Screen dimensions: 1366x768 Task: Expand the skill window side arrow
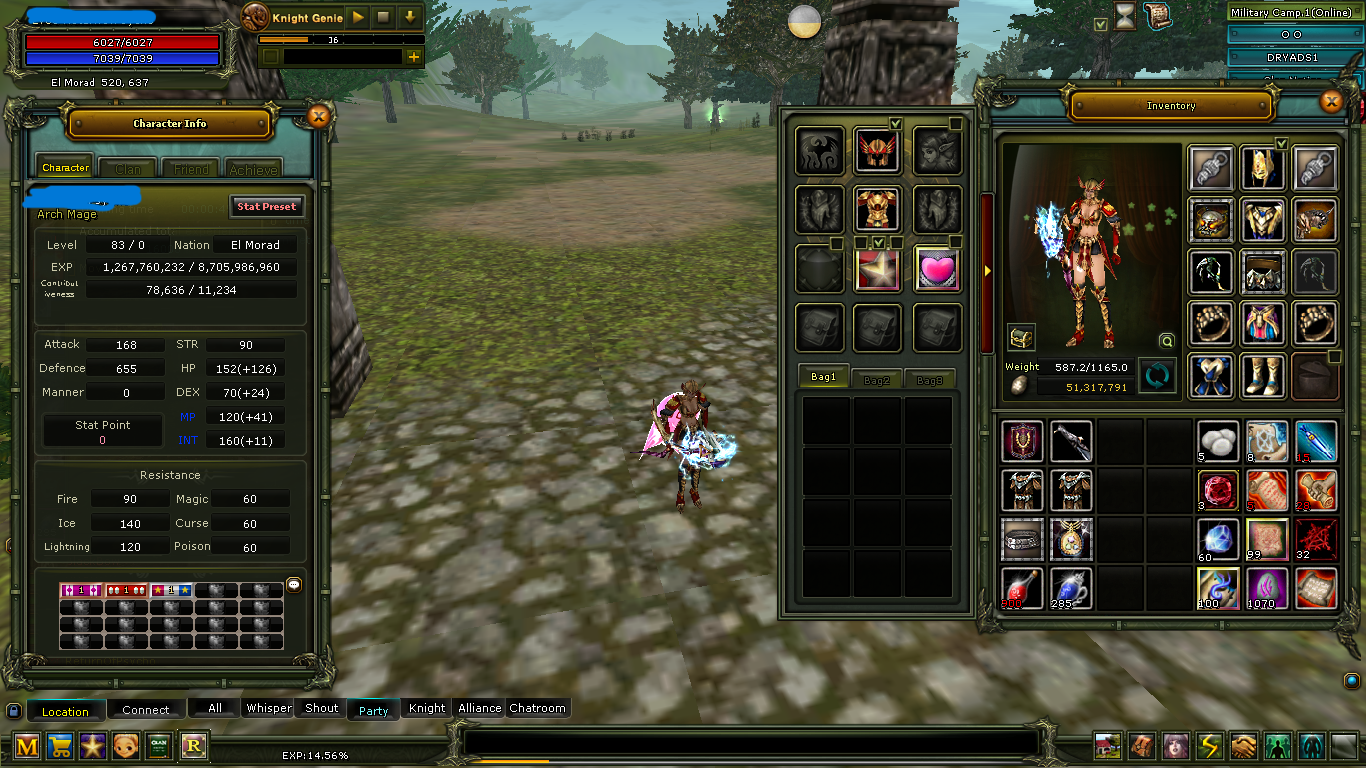(x=987, y=268)
